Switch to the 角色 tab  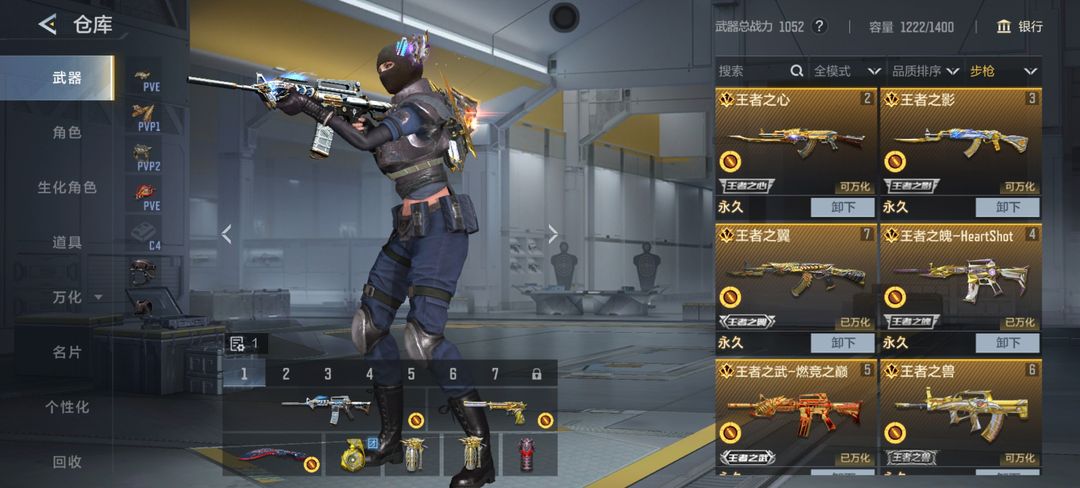pos(67,132)
